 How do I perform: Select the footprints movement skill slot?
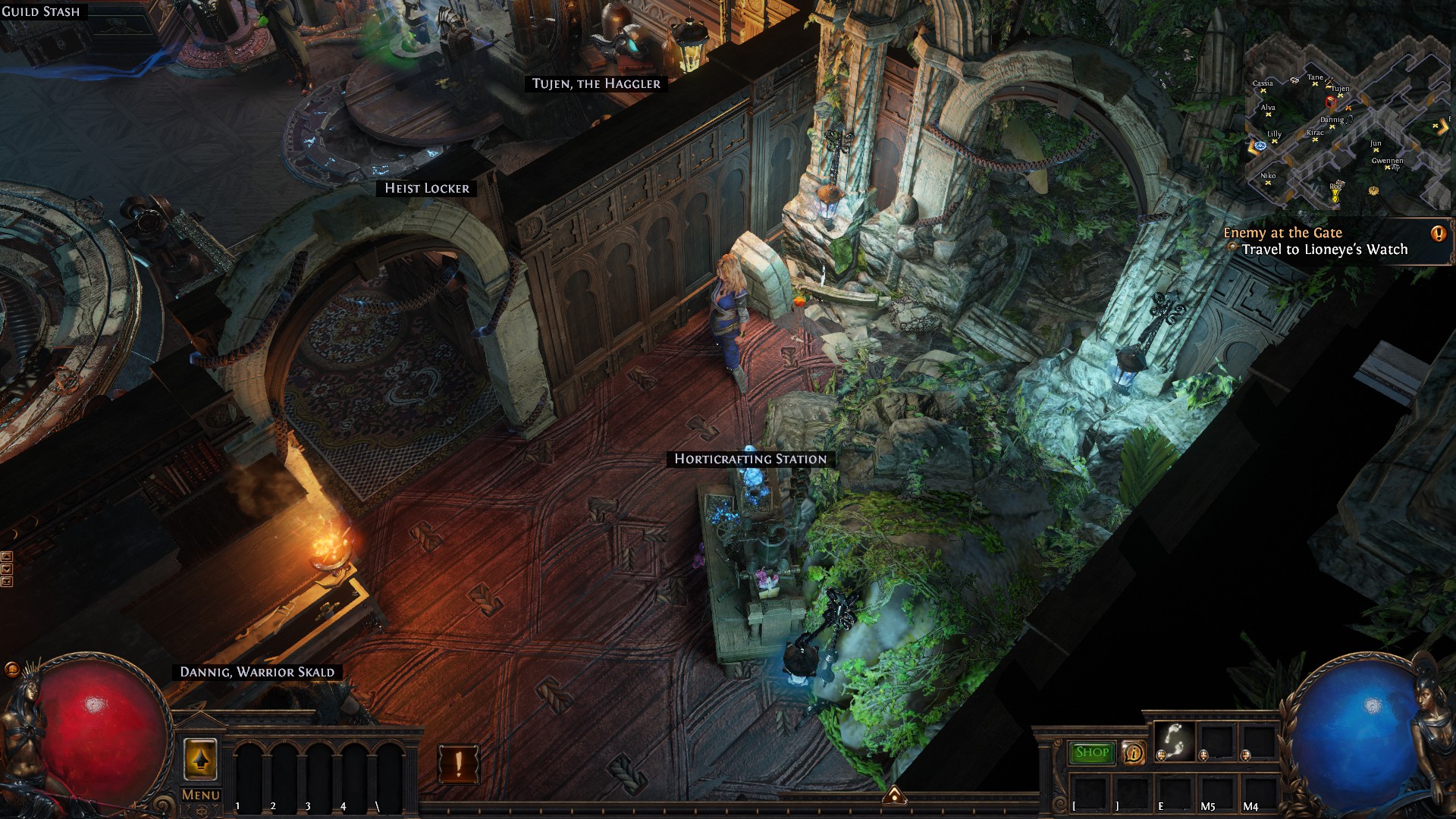(x=1174, y=741)
